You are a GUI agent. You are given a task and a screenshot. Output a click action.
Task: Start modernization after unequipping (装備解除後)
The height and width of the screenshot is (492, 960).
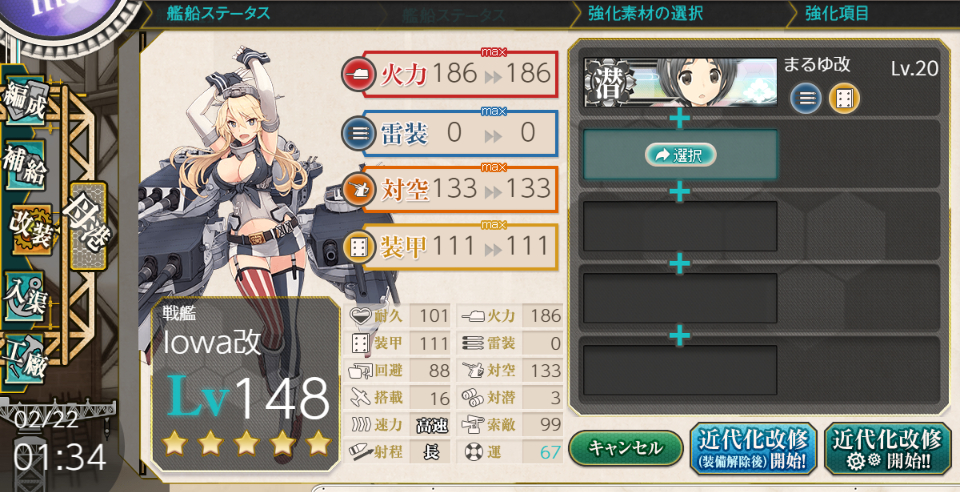coord(754,447)
